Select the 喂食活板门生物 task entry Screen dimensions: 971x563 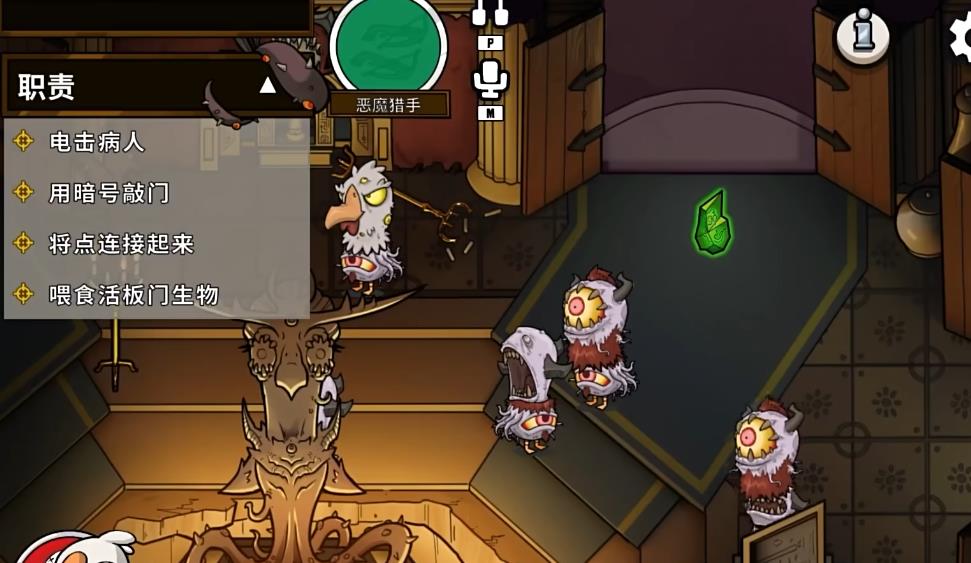pyautogui.click(x=133, y=295)
